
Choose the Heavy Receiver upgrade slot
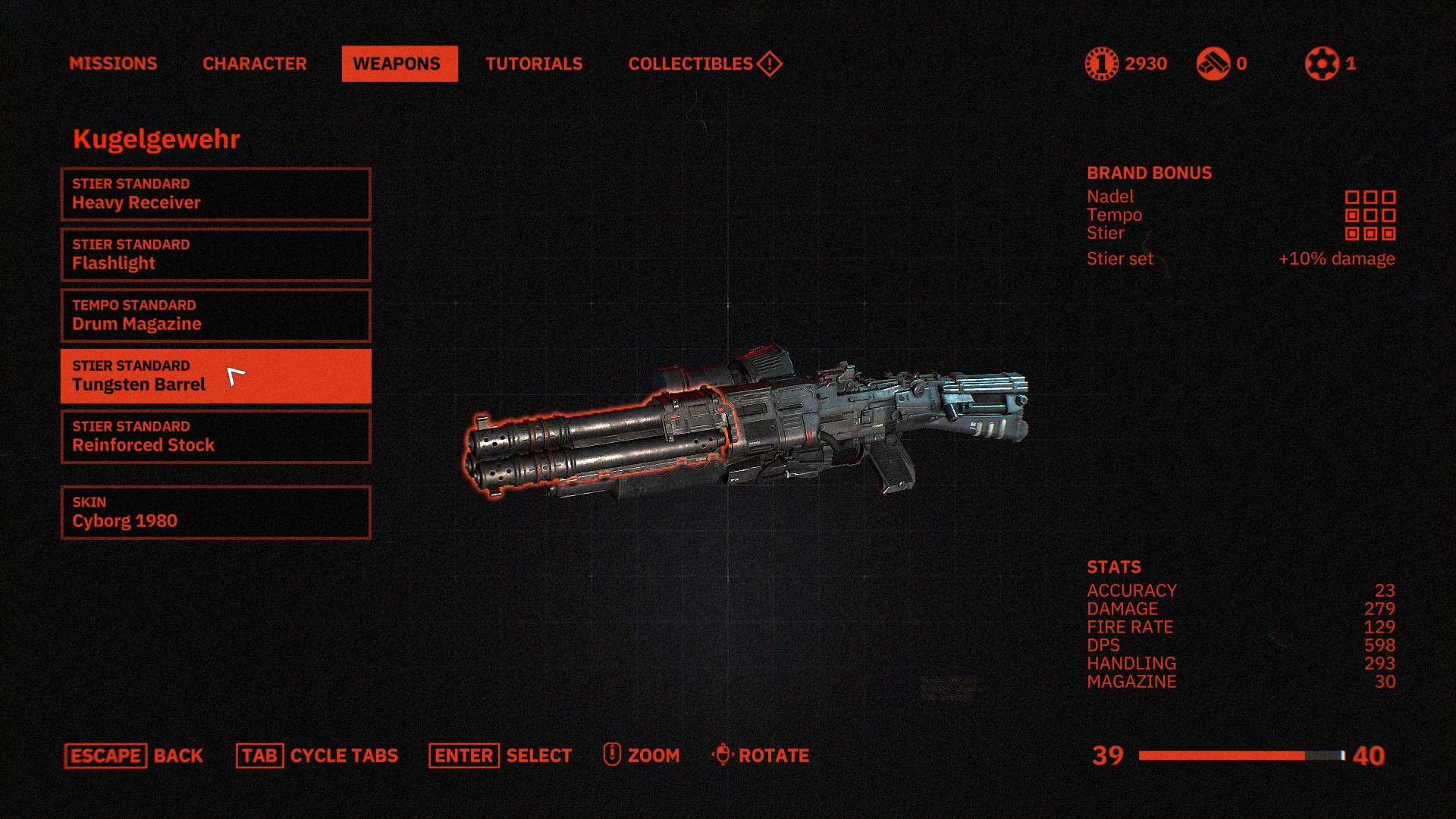[x=215, y=194]
